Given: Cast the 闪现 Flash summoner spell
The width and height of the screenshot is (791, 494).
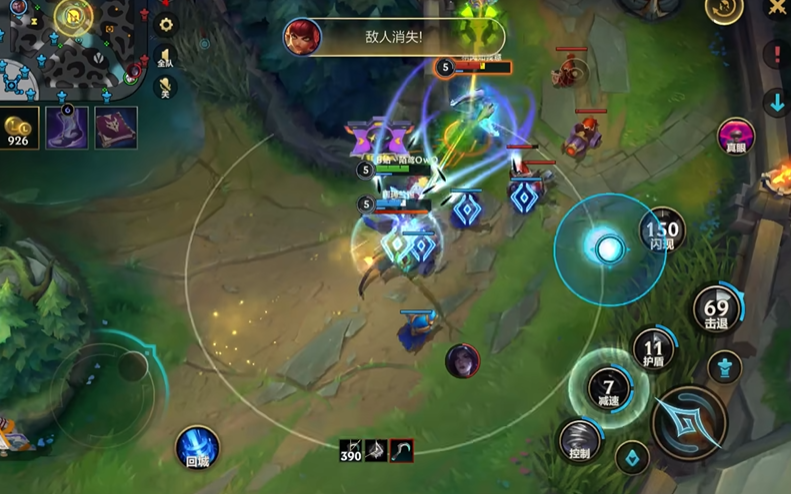Looking at the screenshot, I should [663, 231].
